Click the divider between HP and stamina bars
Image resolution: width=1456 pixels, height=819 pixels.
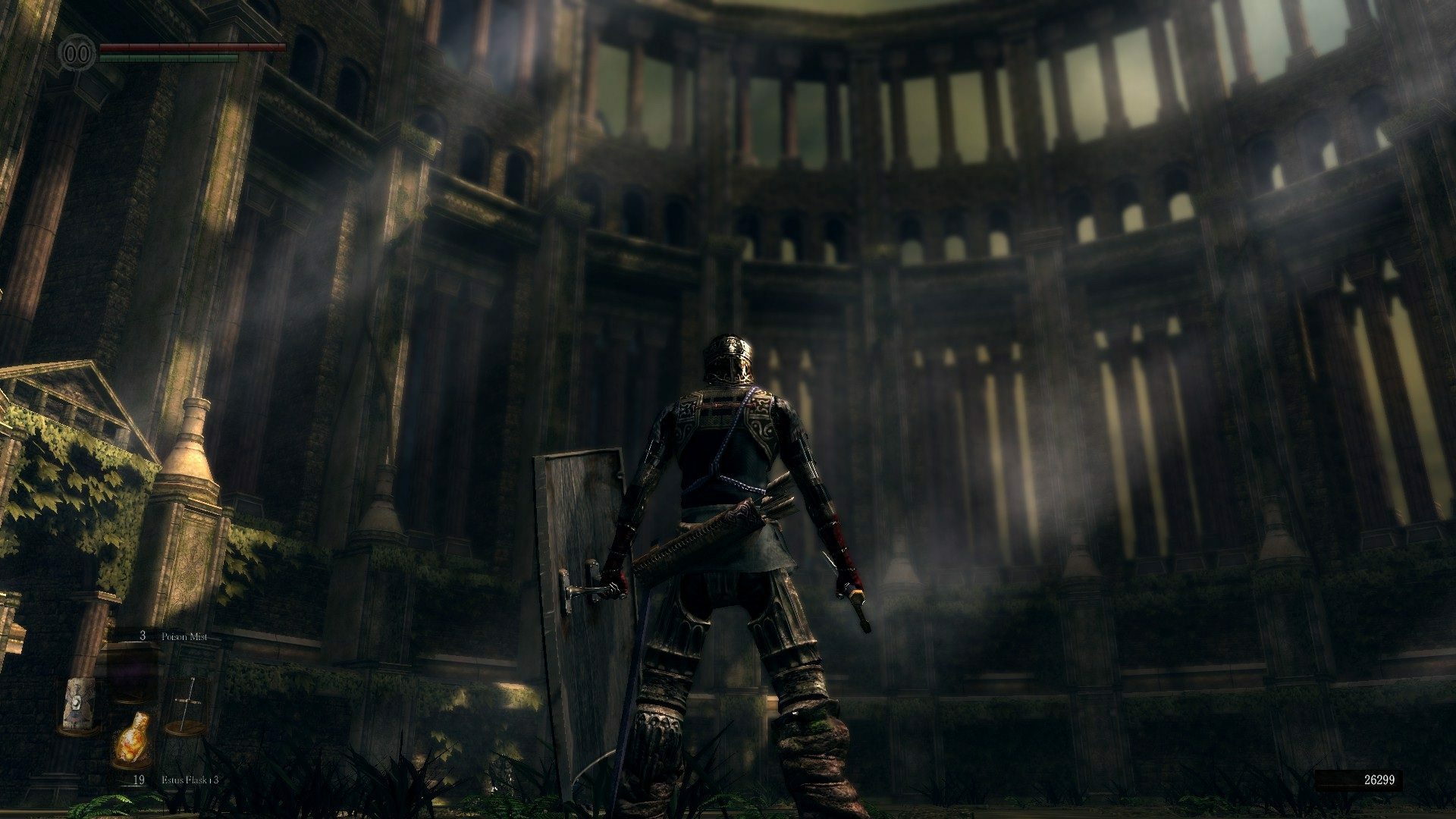coord(174,52)
